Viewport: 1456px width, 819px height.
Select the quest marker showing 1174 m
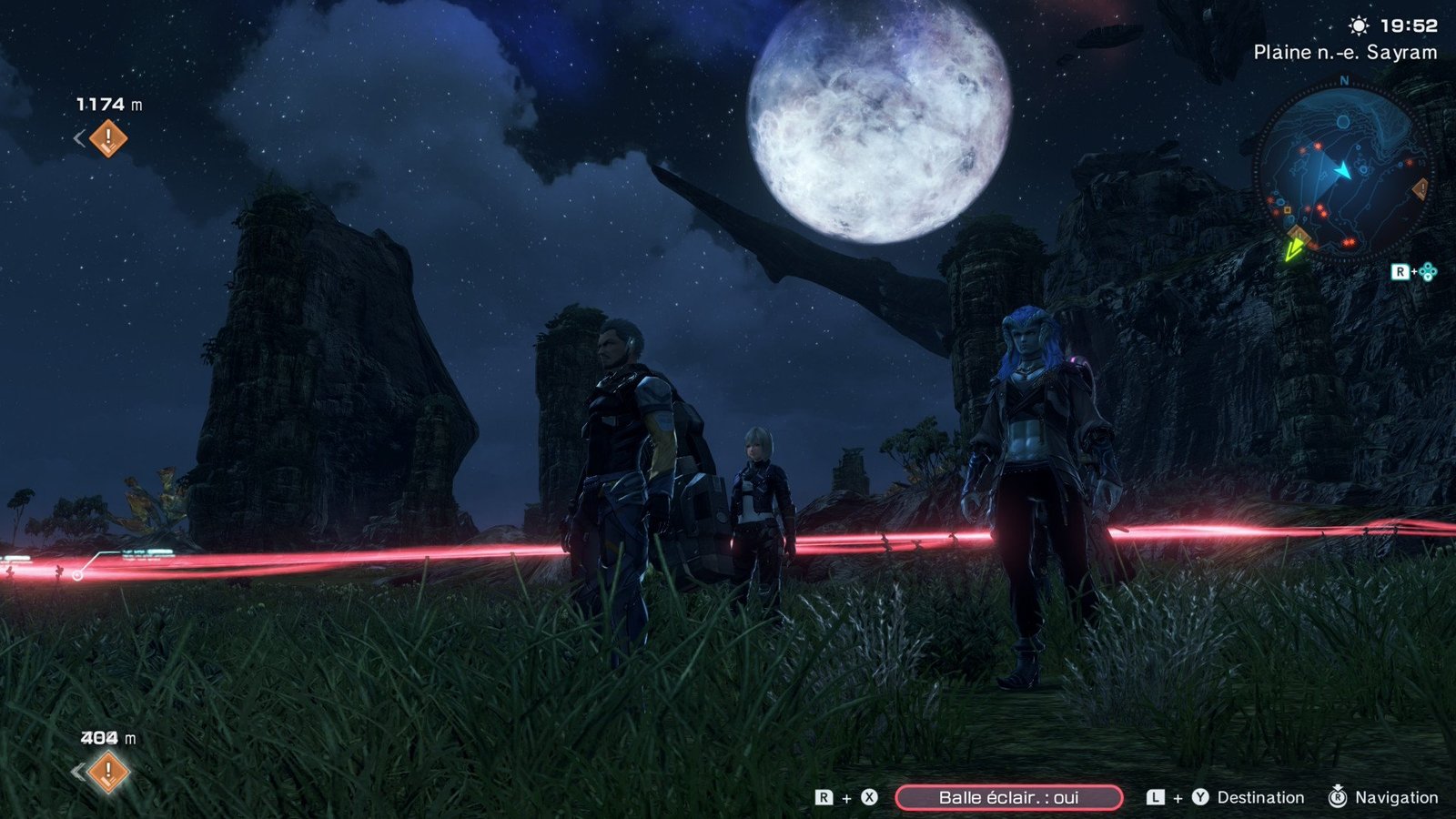(108, 138)
